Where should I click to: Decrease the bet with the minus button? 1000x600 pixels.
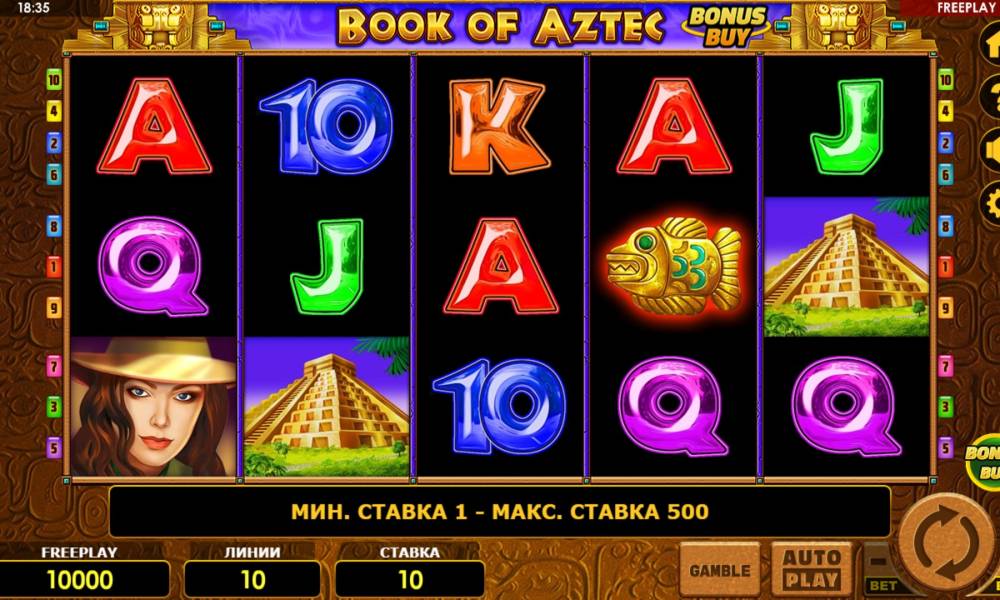click(879, 560)
